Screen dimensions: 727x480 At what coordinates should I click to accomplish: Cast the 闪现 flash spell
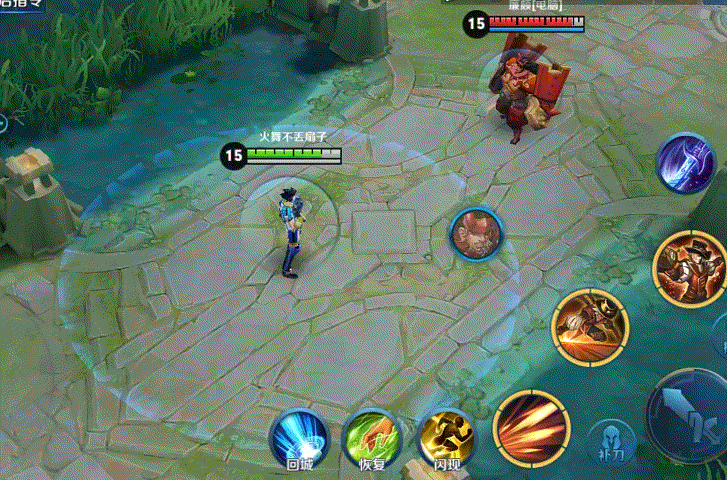pyautogui.click(x=446, y=438)
